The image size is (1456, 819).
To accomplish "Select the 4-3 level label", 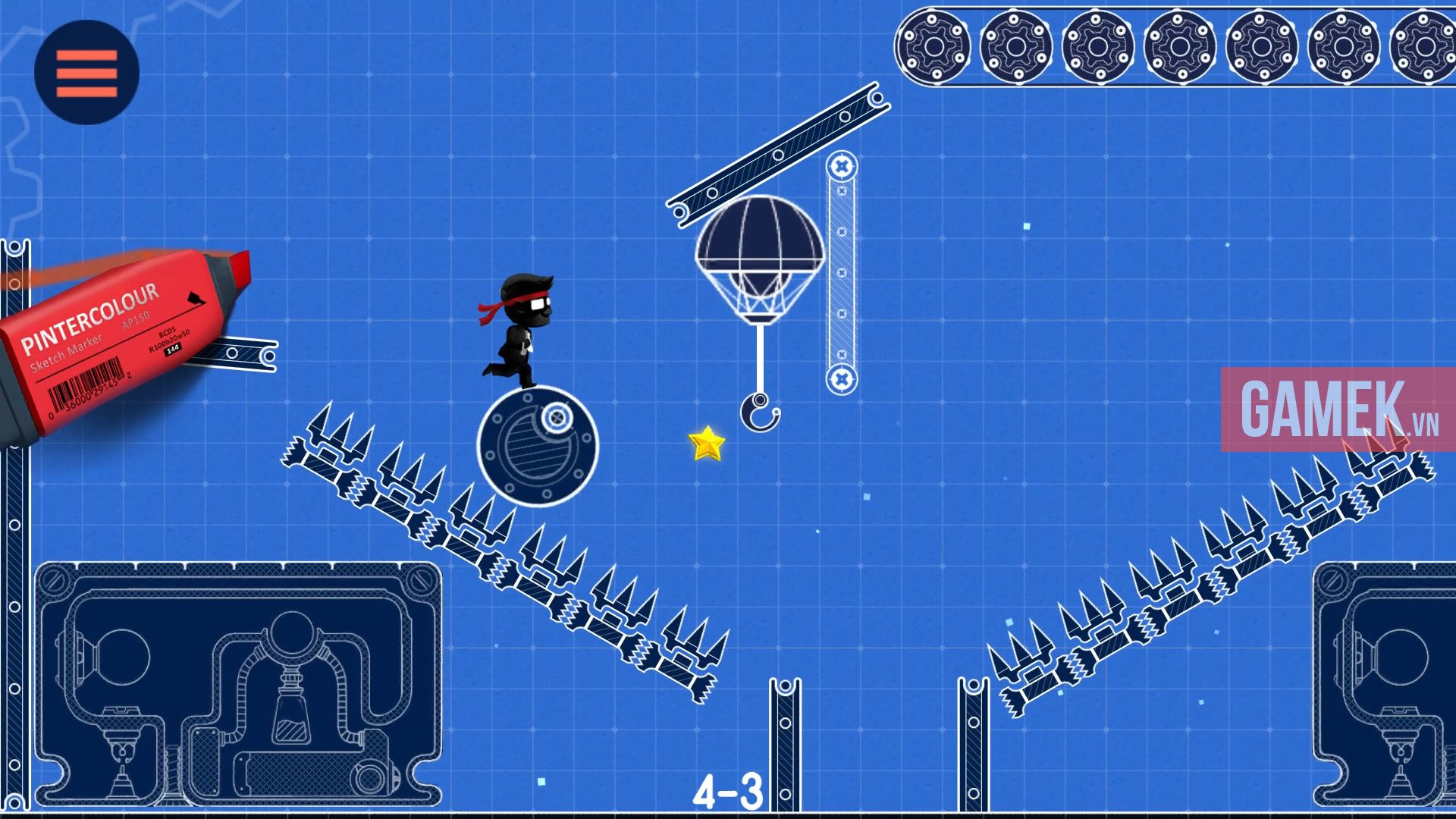I will click(728, 789).
